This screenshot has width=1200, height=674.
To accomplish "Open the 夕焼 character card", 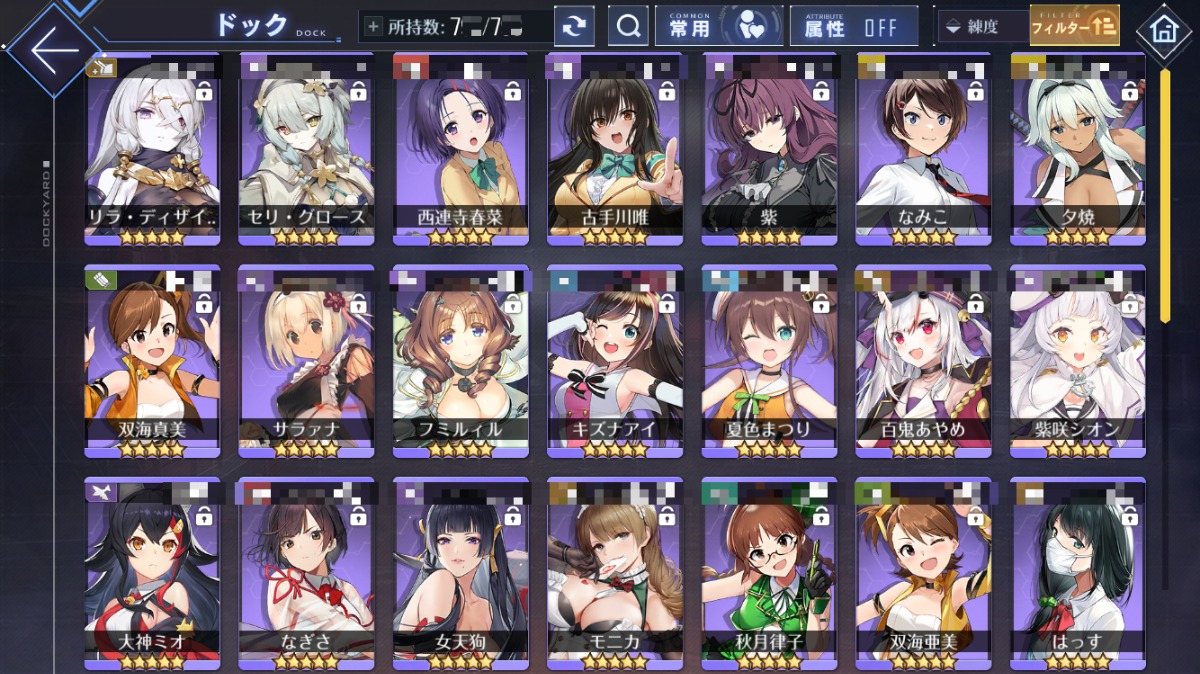I will point(1077,150).
